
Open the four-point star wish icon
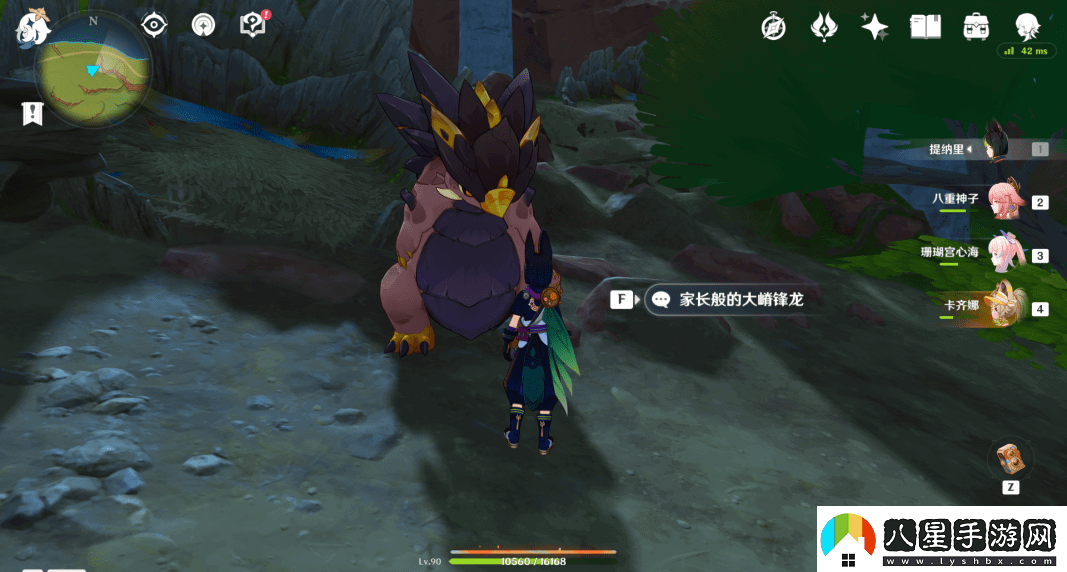point(875,27)
